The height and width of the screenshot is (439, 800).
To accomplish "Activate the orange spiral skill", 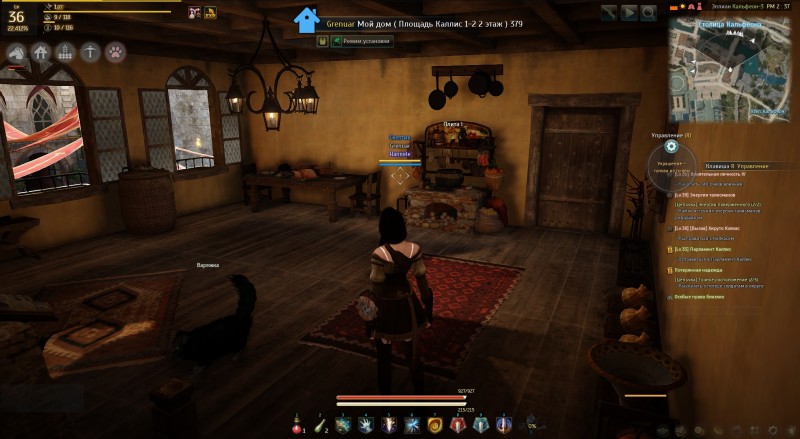I will [x=435, y=424].
